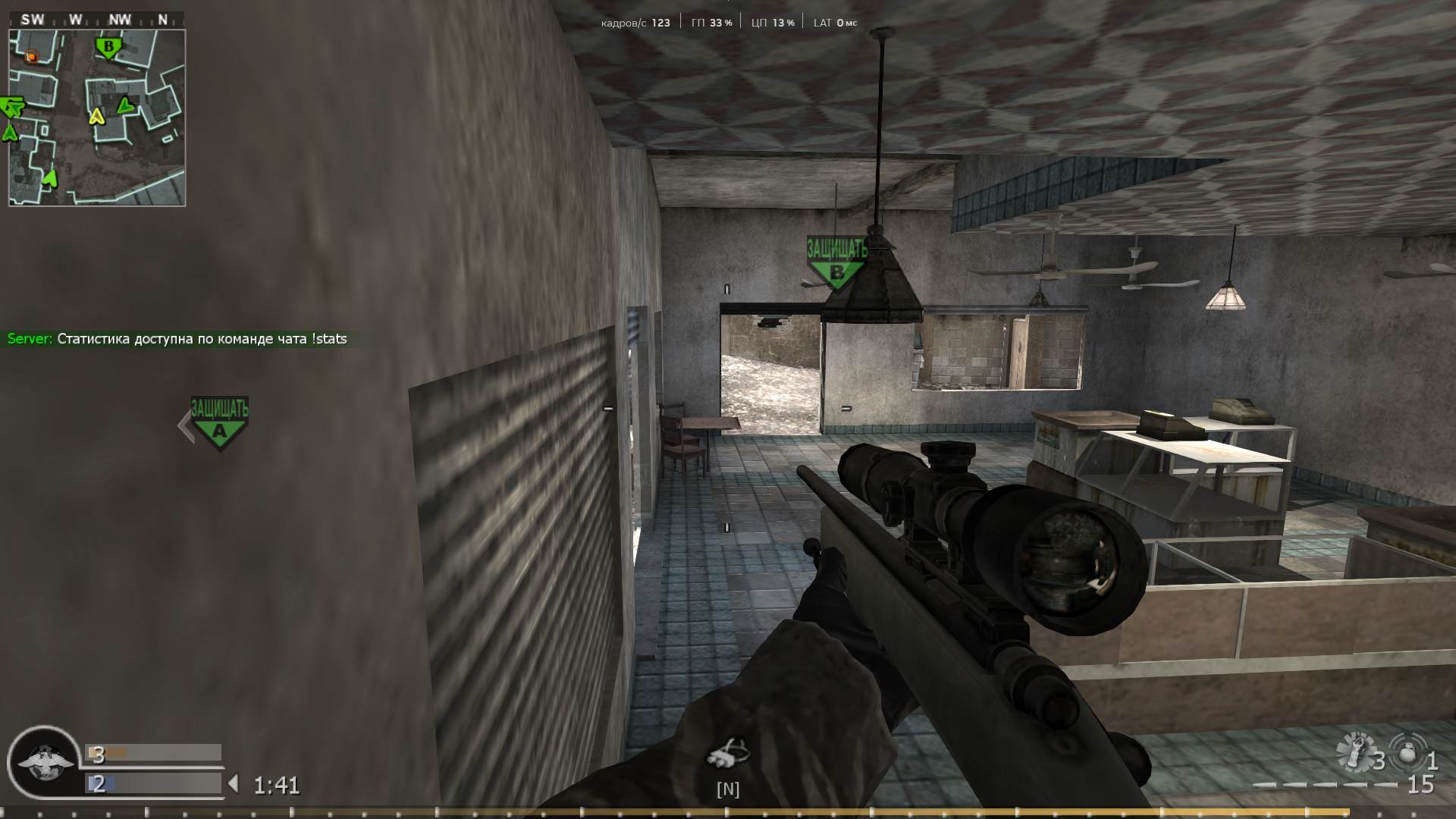Click the left-pointing arrow beside marker A
Viewport: 1456px width, 819px height.
184,425
